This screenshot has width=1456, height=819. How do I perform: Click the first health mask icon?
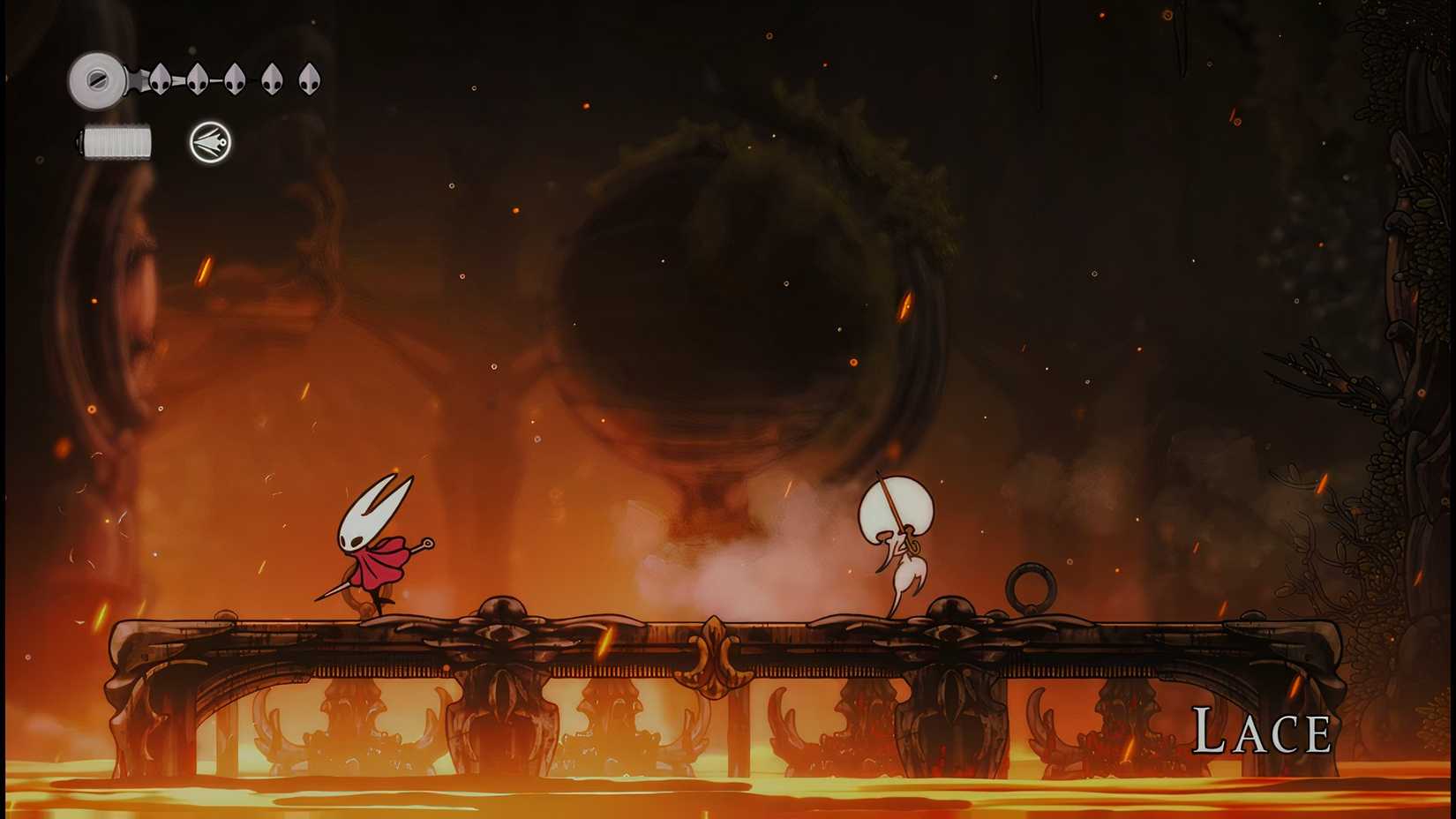(161, 79)
